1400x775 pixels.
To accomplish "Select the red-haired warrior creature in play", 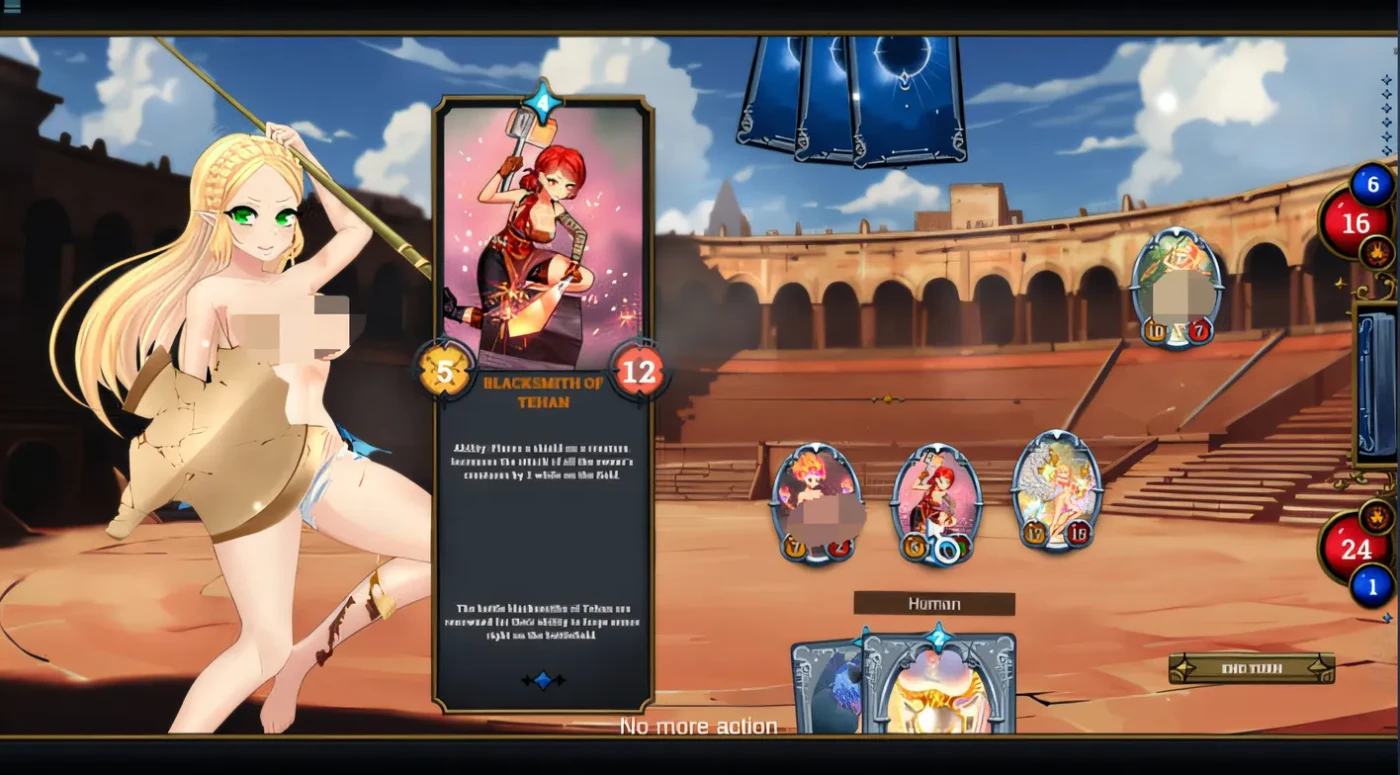I will (937, 495).
